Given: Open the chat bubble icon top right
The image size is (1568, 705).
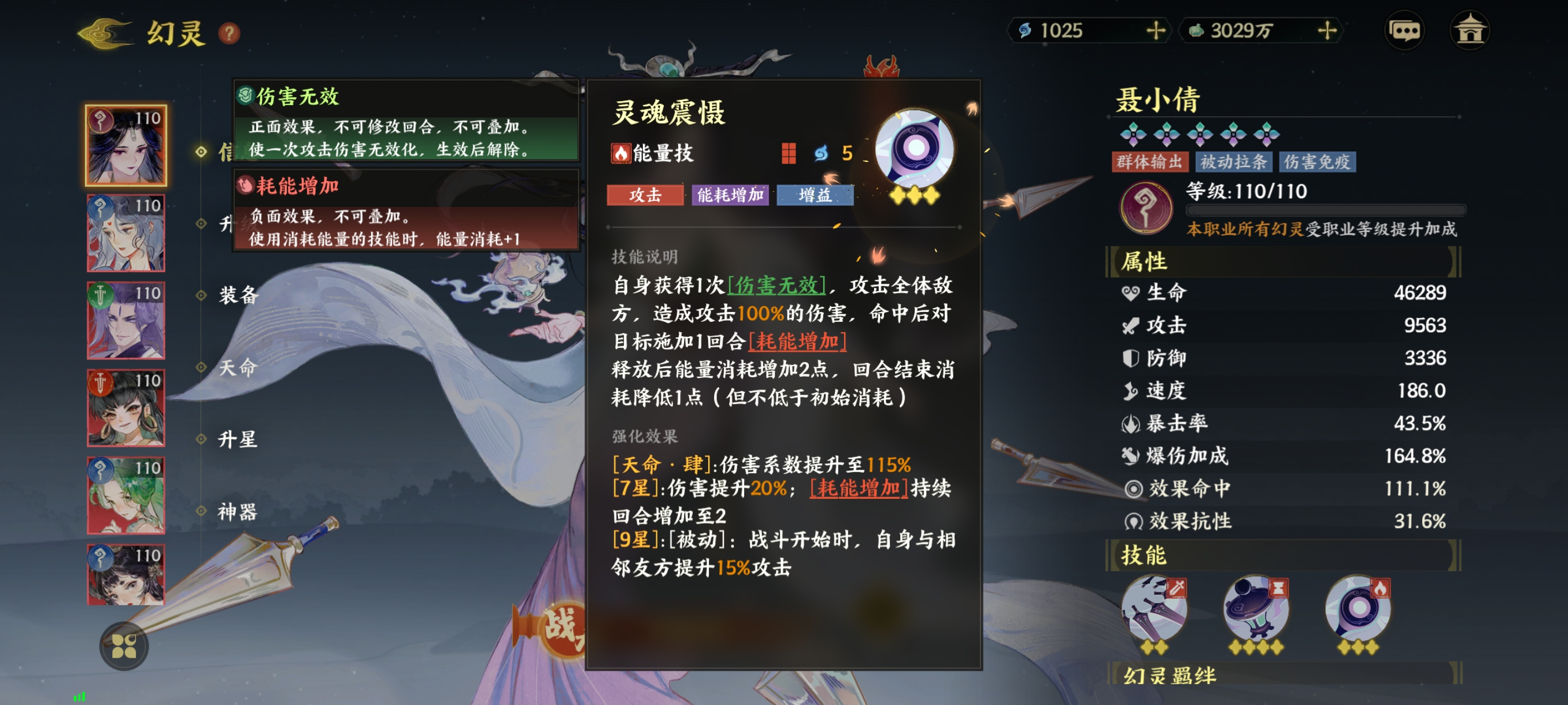Looking at the screenshot, I should [x=1406, y=29].
